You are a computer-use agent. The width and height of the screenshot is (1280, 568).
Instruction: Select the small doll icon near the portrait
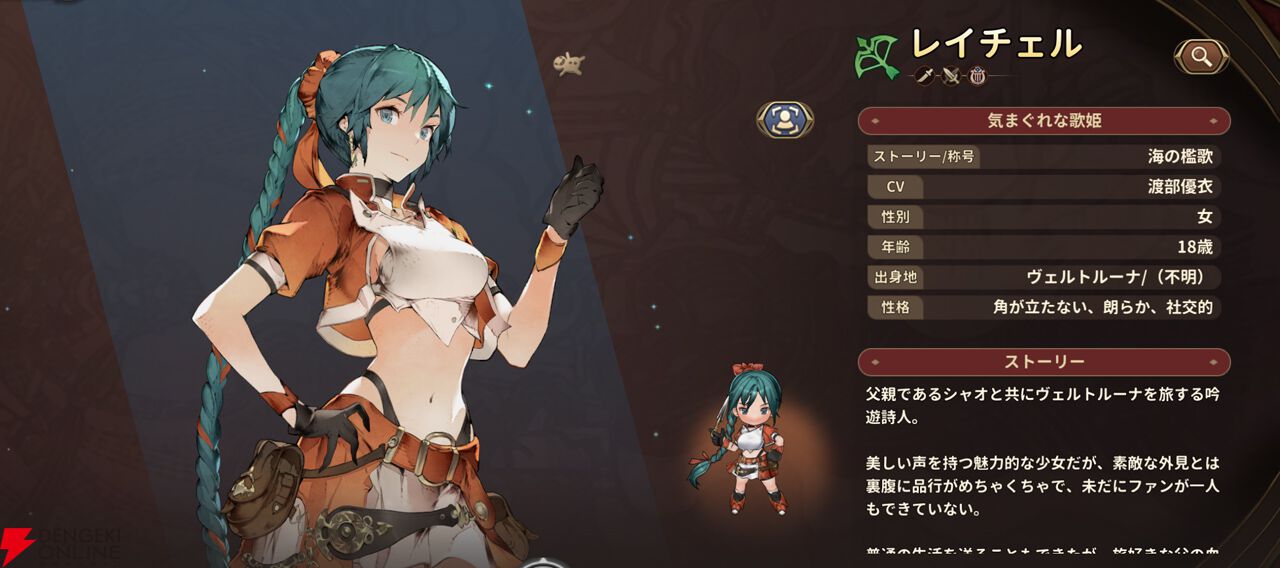pos(568,65)
